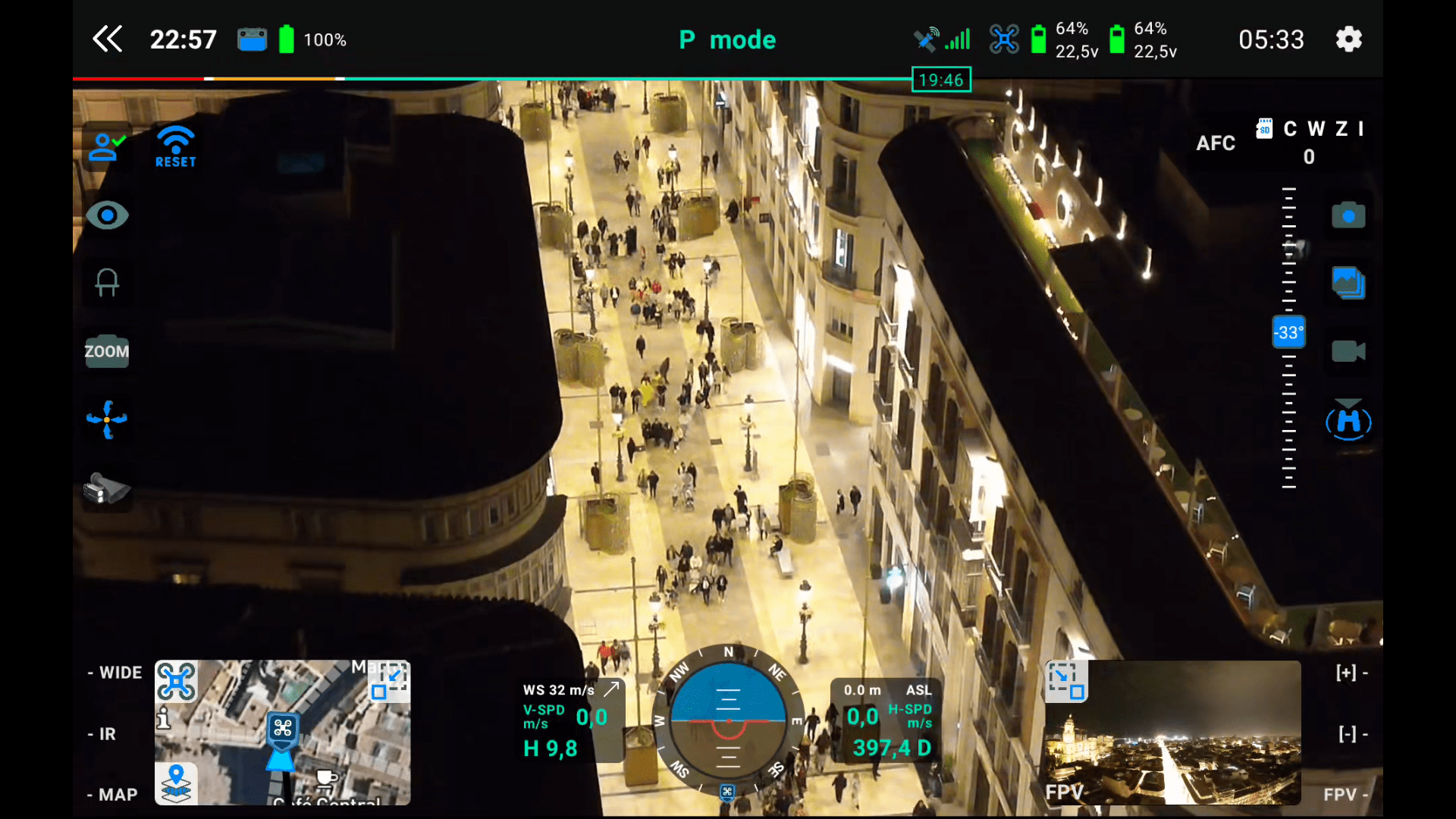Center the map on the drone
The image size is (1456, 819).
point(176,681)
